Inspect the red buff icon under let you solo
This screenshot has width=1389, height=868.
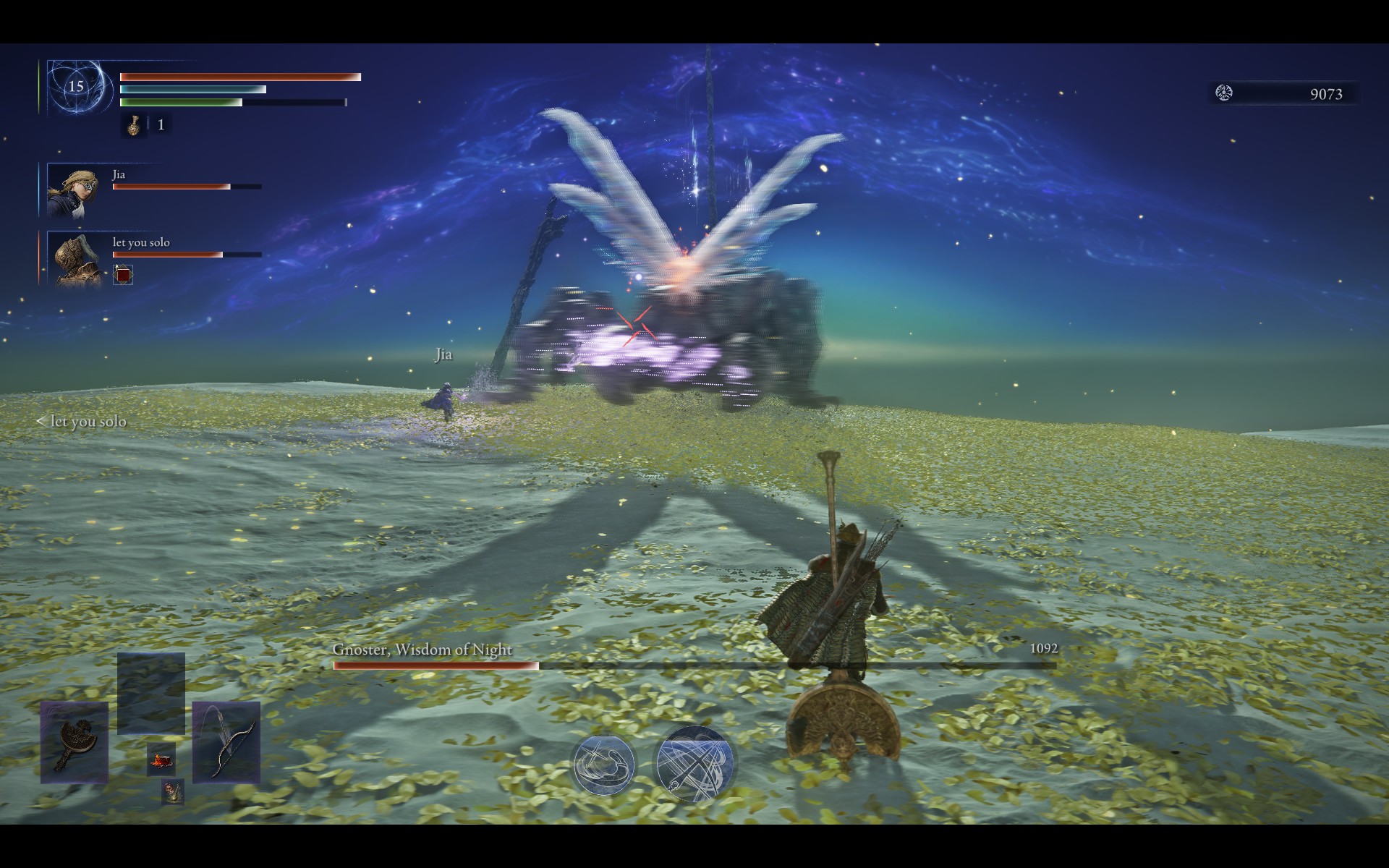point(123,275)
